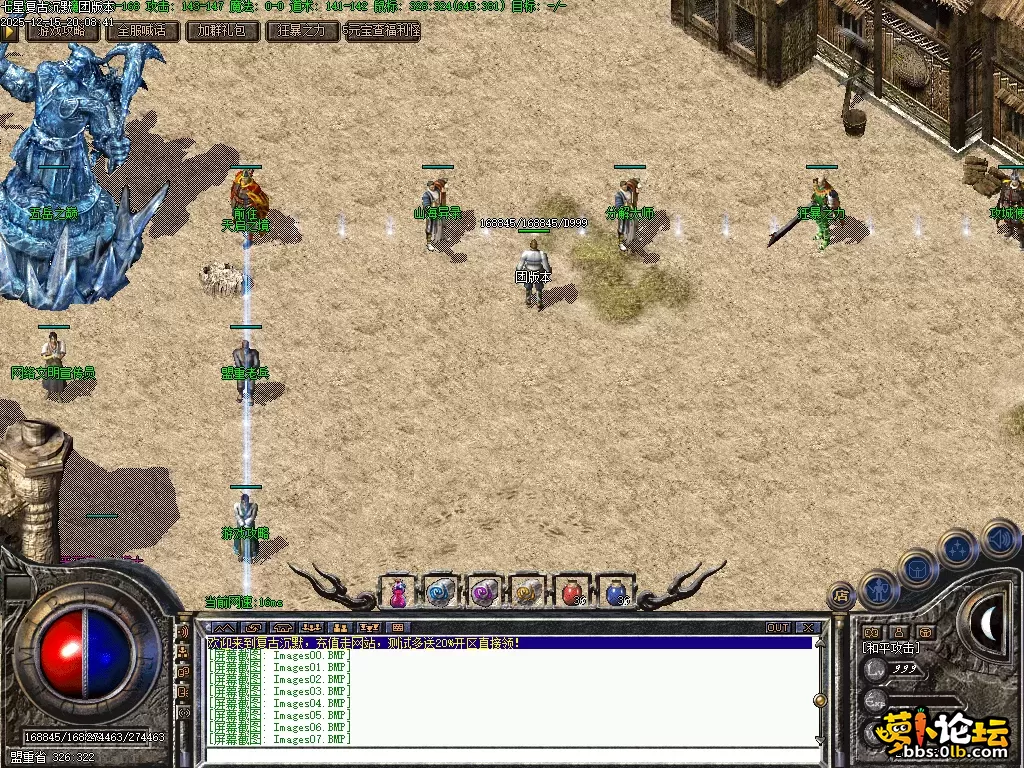Select the blue swirl scroll belt slot
The height and width of the screenshot is (768, 1024).
tap(441, 593)
